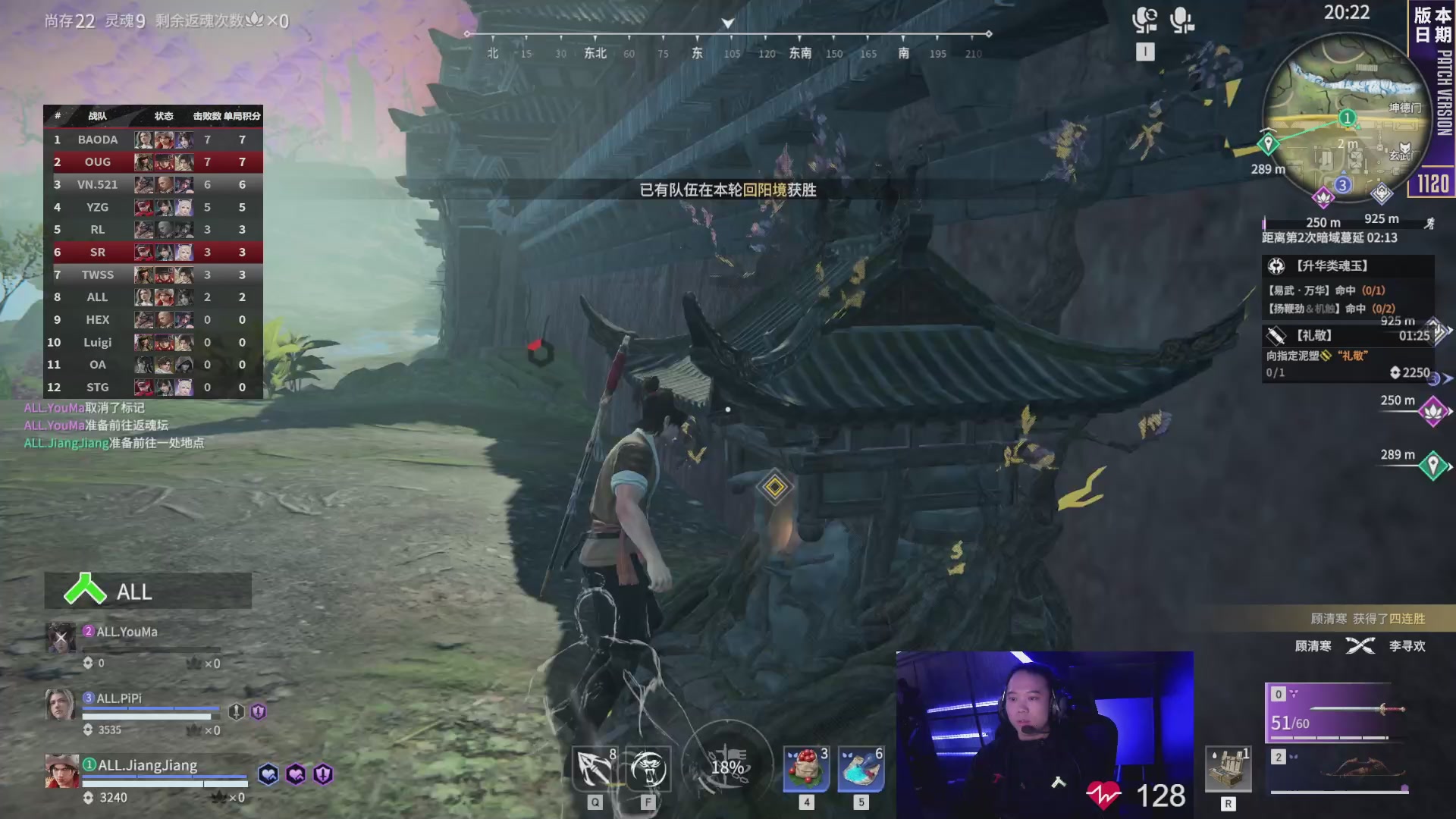Open the arrow expander below 2250 reward
The width and height of the screenshot is (1456, 819).
[1448, 377]
